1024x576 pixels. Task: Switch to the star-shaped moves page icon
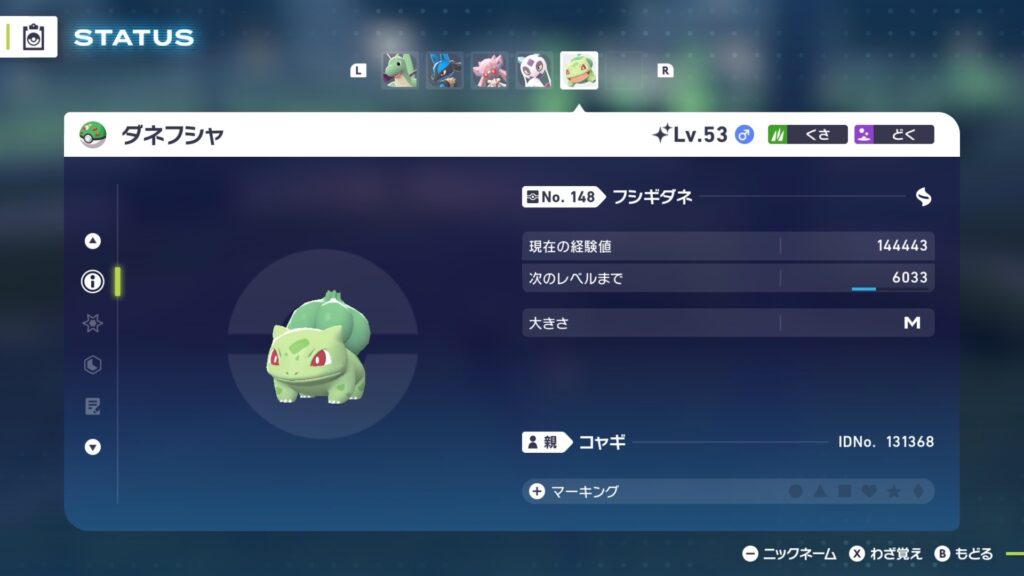93,323
